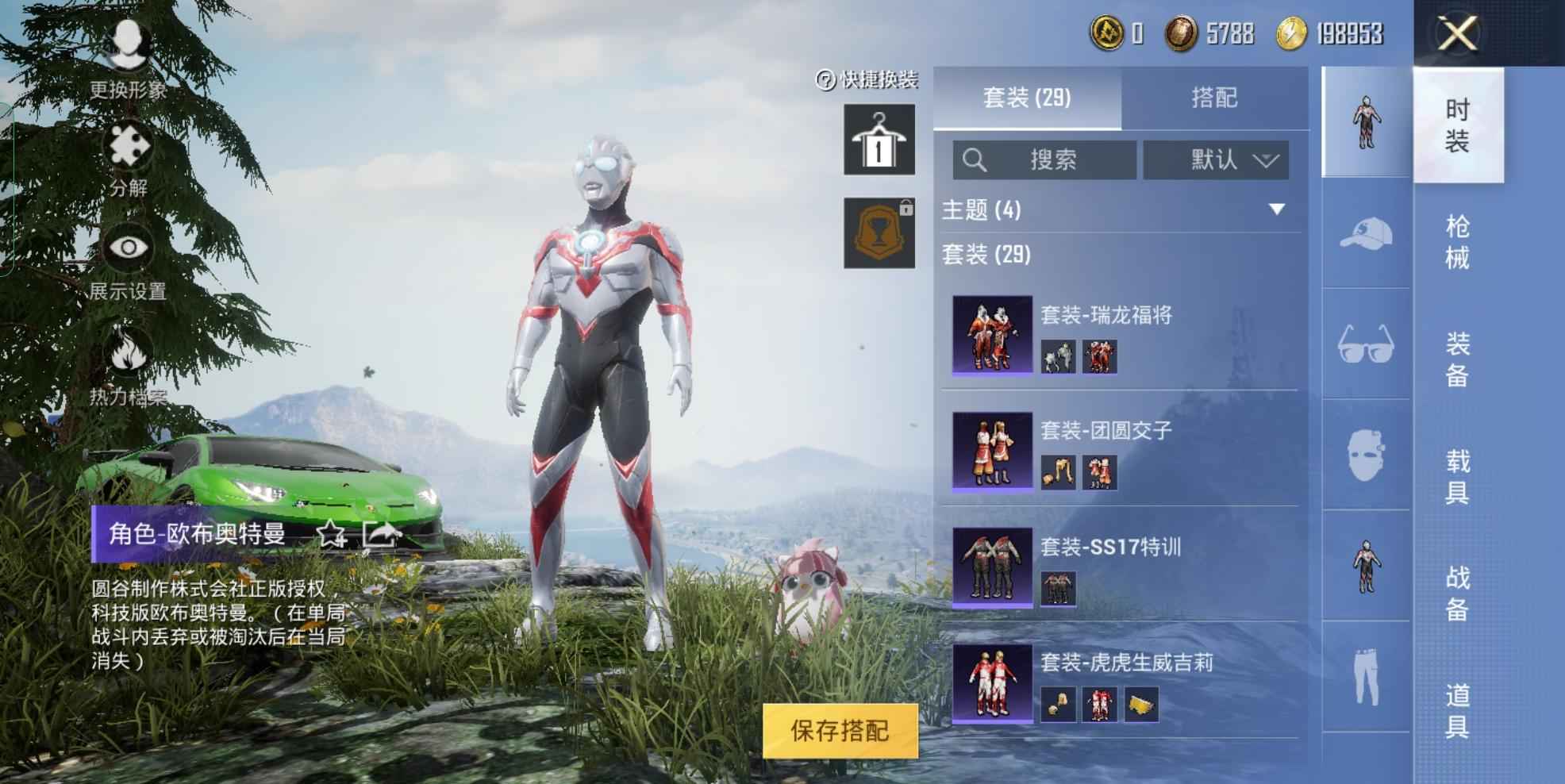The height and width of the screenshot is (784, 1565).
Task: Open the 热力档案 flame profile
Action: pos(128,365)
